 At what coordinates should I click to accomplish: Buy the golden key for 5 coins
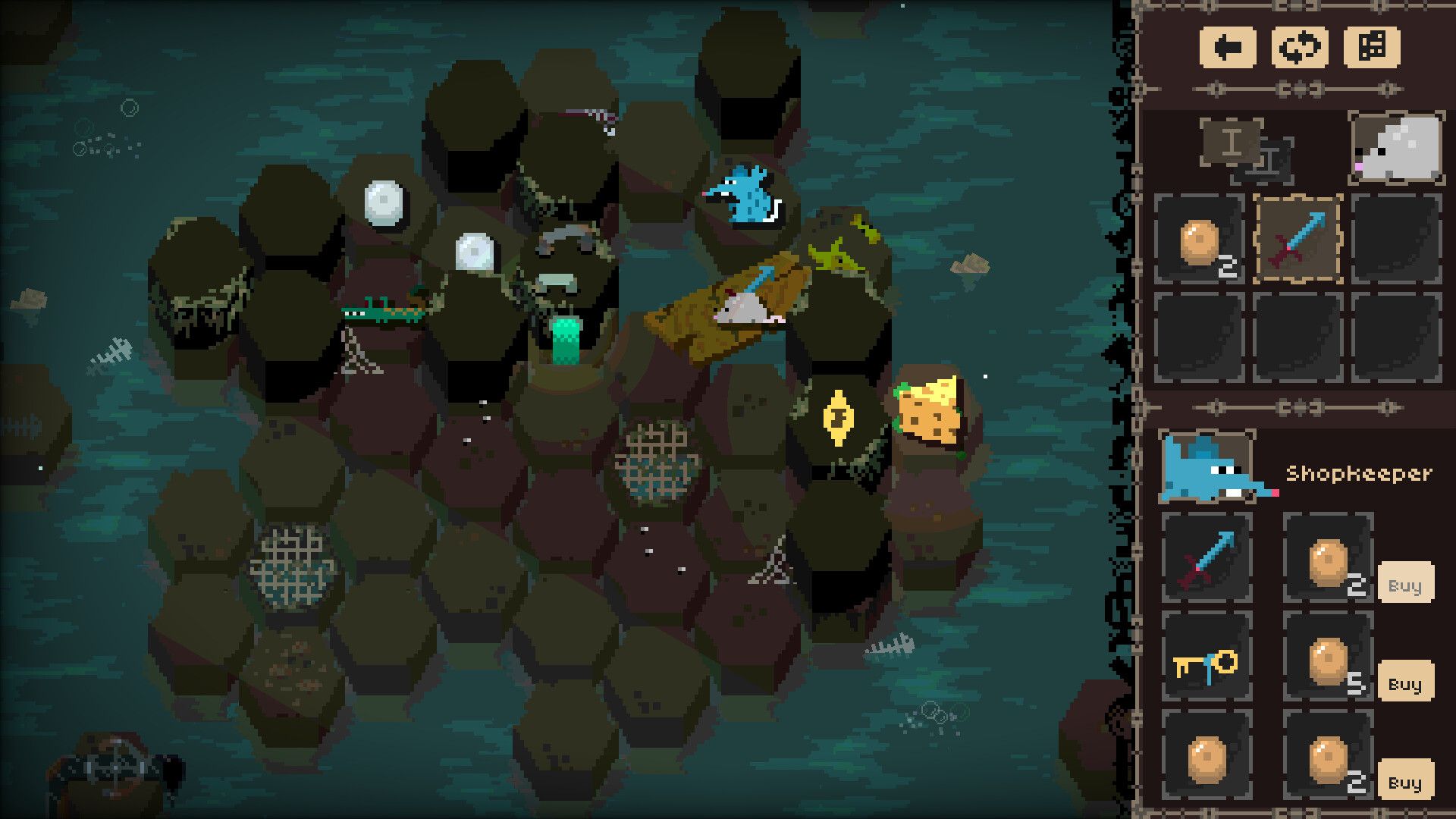tap(1405, 682)
